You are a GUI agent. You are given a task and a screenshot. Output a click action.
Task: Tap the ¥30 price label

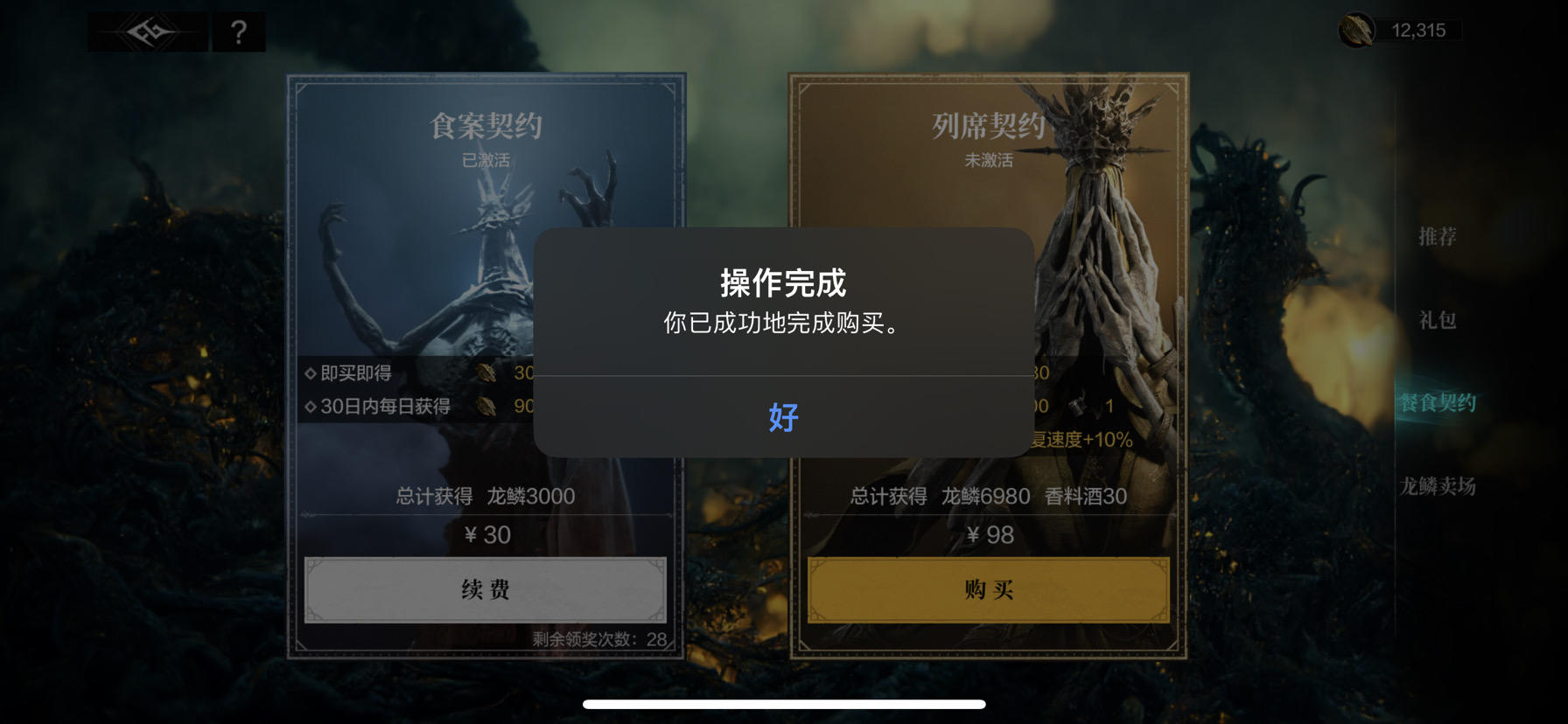click(x=486, y=536)
